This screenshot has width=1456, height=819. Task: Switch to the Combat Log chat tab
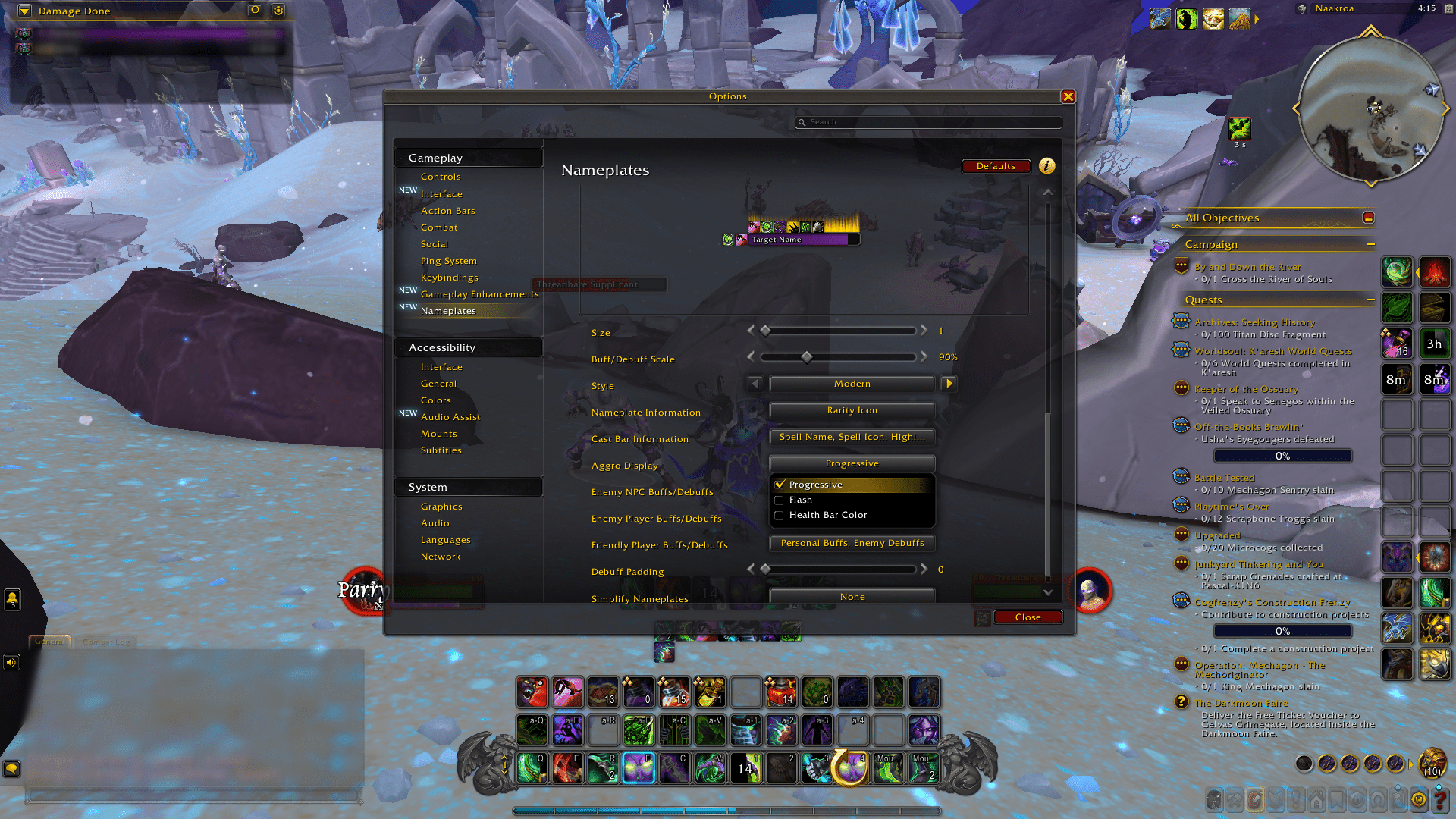(x=106, y=642)
